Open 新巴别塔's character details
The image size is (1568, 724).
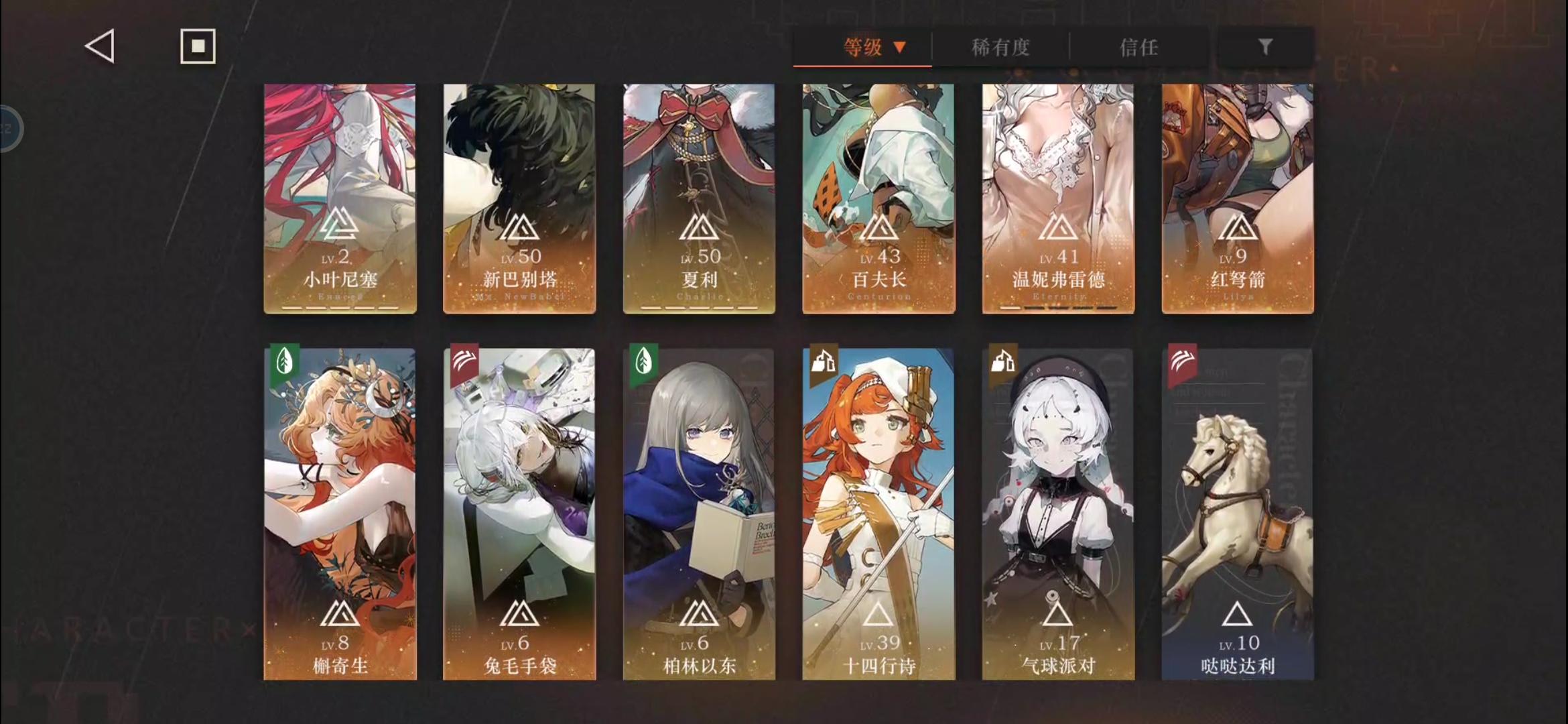coord(519,198)
